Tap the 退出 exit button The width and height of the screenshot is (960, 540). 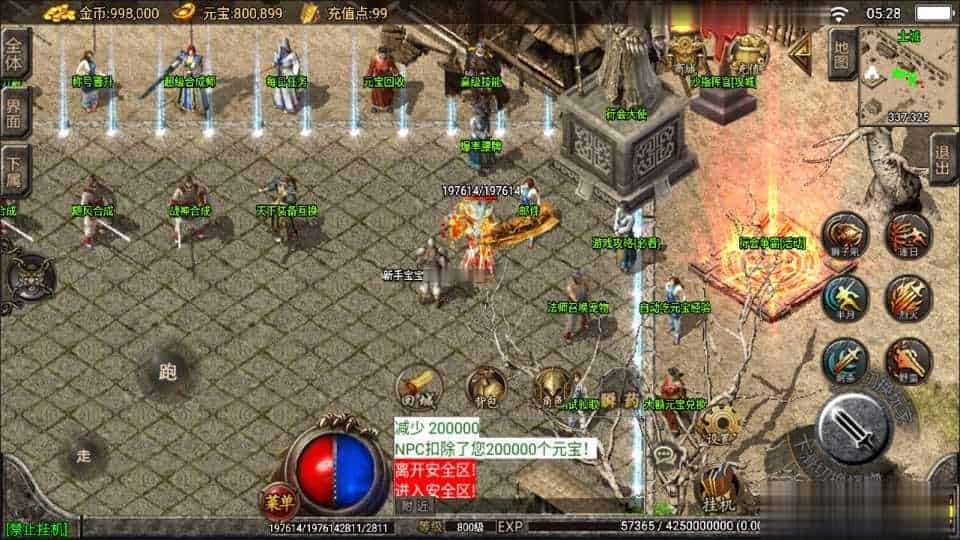[942, 159]
